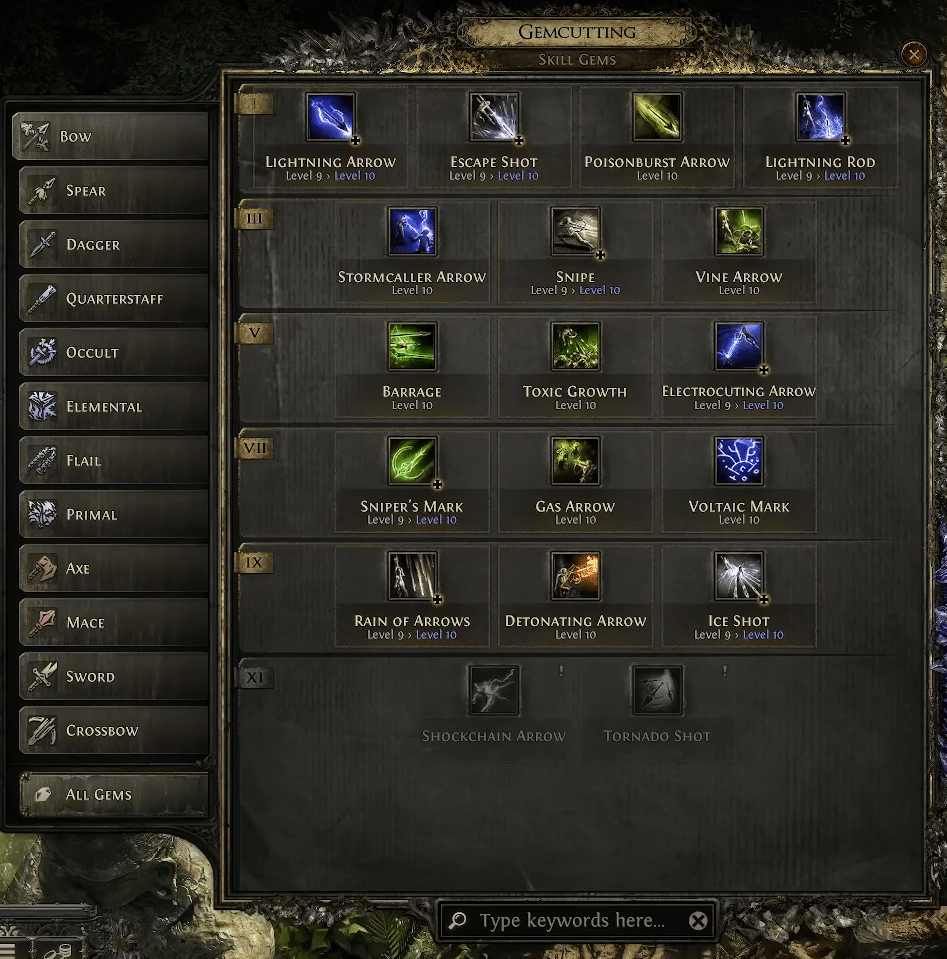Screen dimensions: 947x959
Task: Switch to the Spear gem category
Action: (110, 191)
